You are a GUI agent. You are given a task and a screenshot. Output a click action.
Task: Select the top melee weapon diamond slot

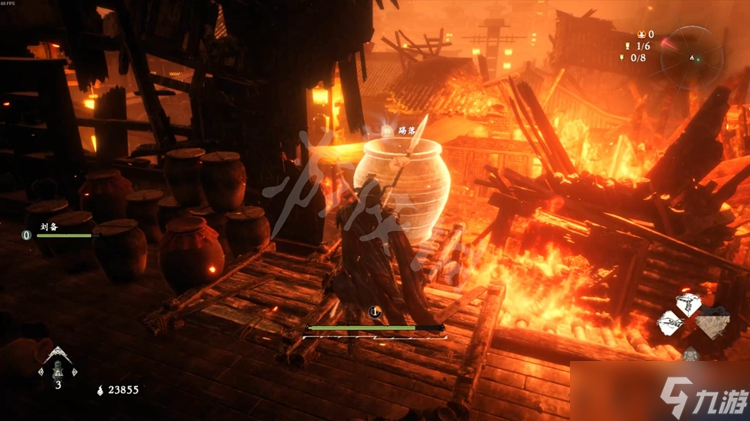pos(688,304)
